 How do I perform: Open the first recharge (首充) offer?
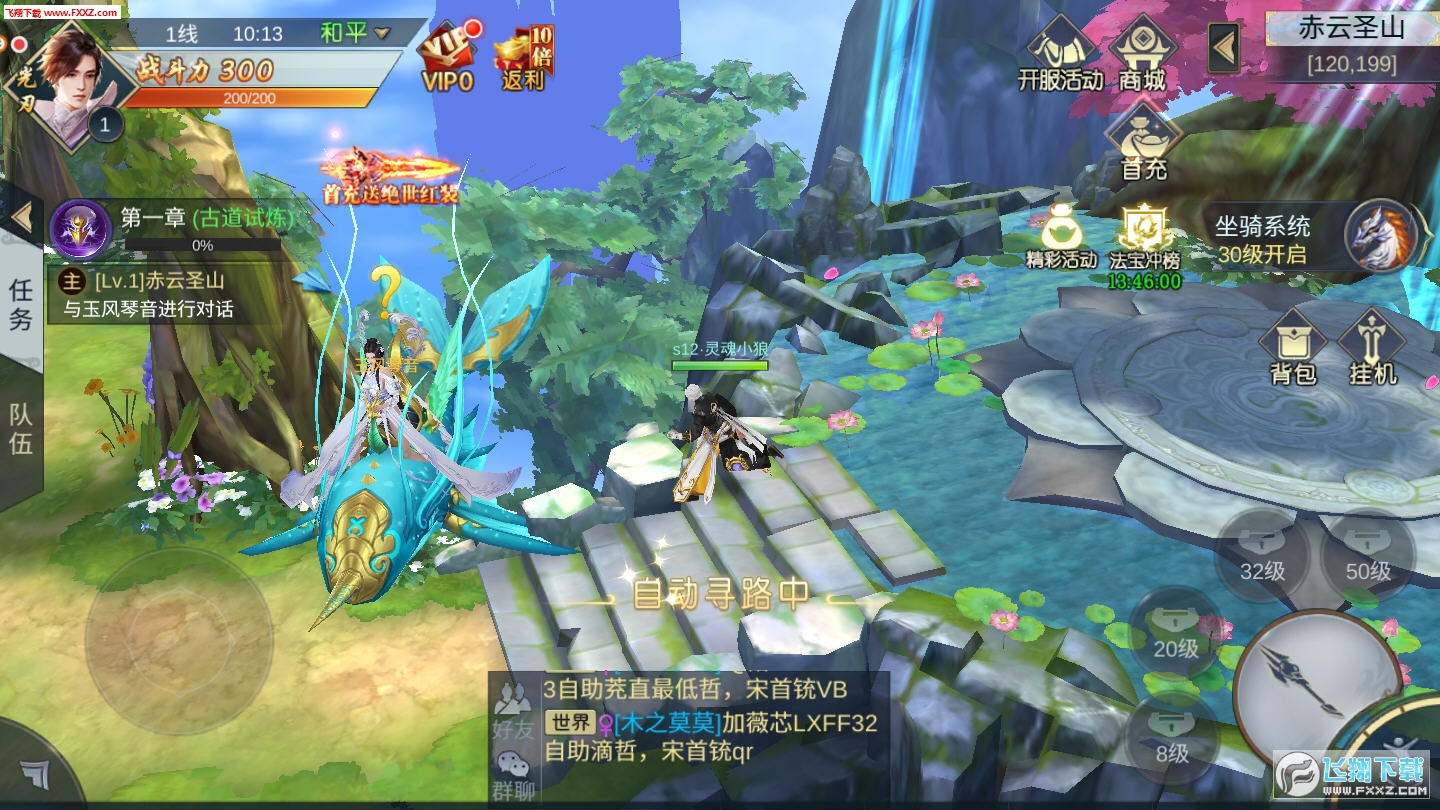tap(1144, 145)
